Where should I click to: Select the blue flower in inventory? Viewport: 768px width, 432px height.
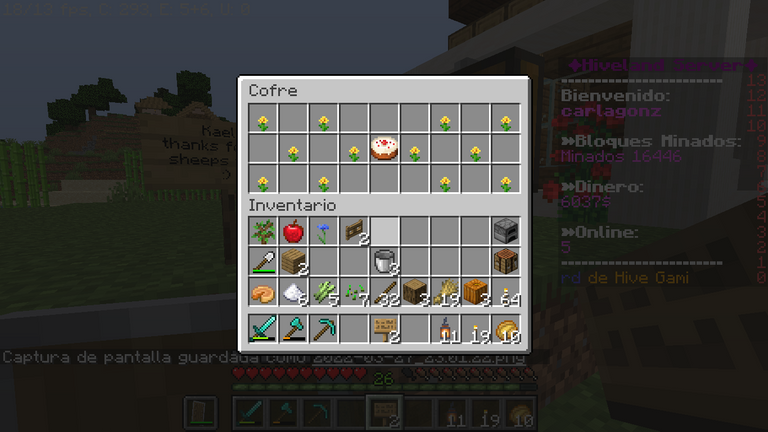(323, 232)
